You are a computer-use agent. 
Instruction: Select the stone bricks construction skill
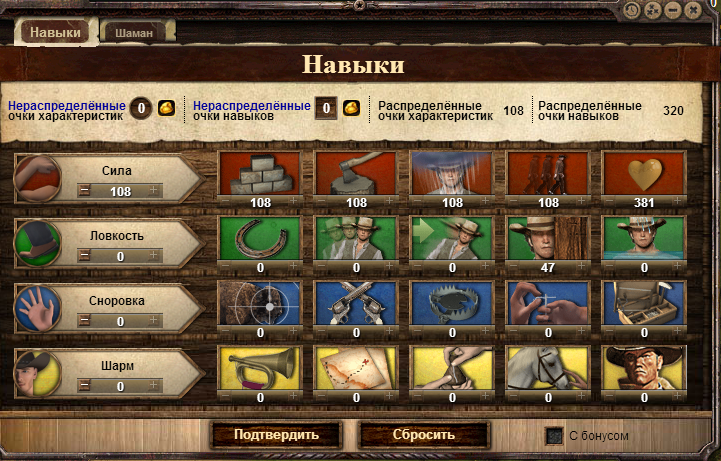click(x=260, y=175)
